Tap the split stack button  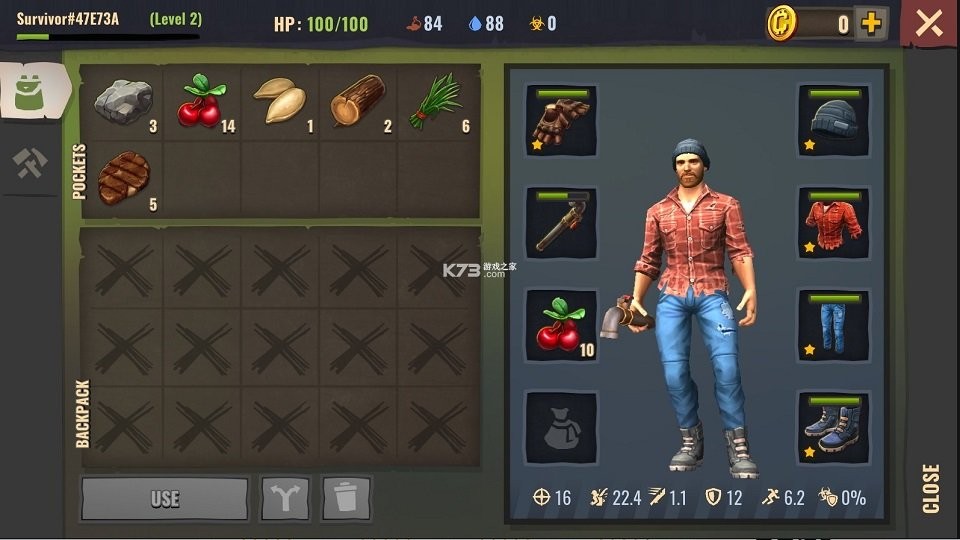(284, 498)
